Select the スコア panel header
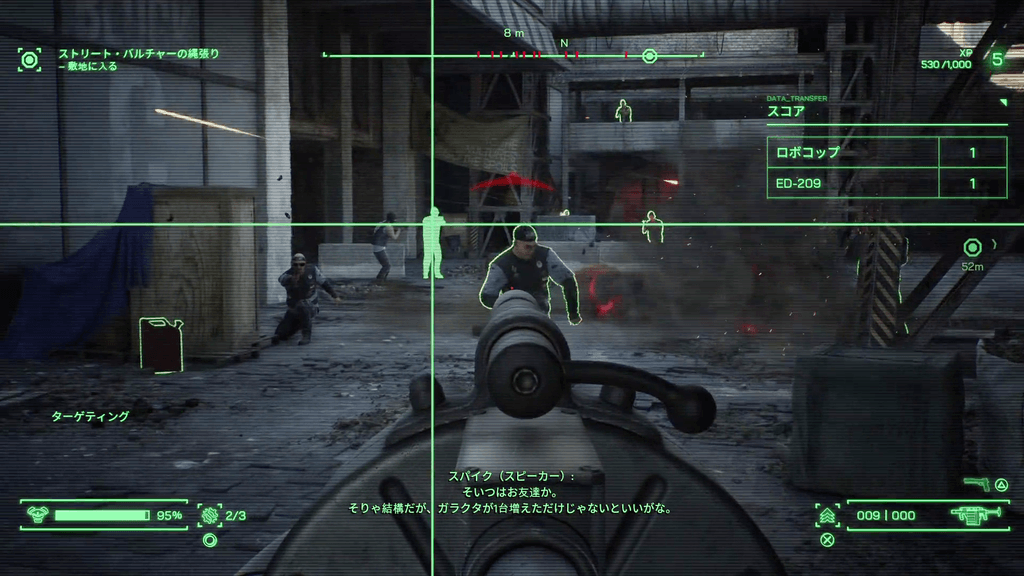 [x=786, y=112]
